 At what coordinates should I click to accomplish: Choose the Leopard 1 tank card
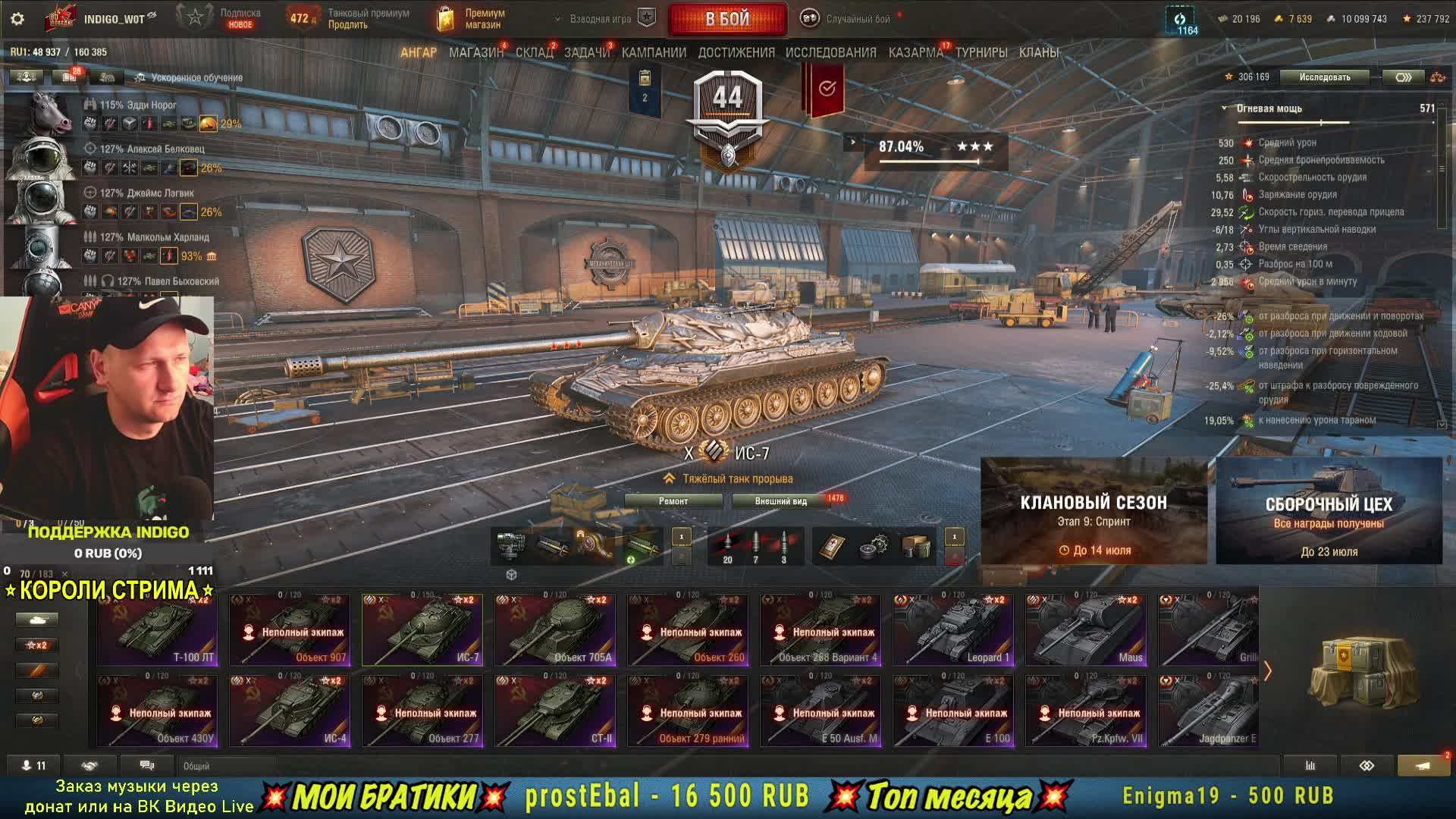tap(953, 630)
